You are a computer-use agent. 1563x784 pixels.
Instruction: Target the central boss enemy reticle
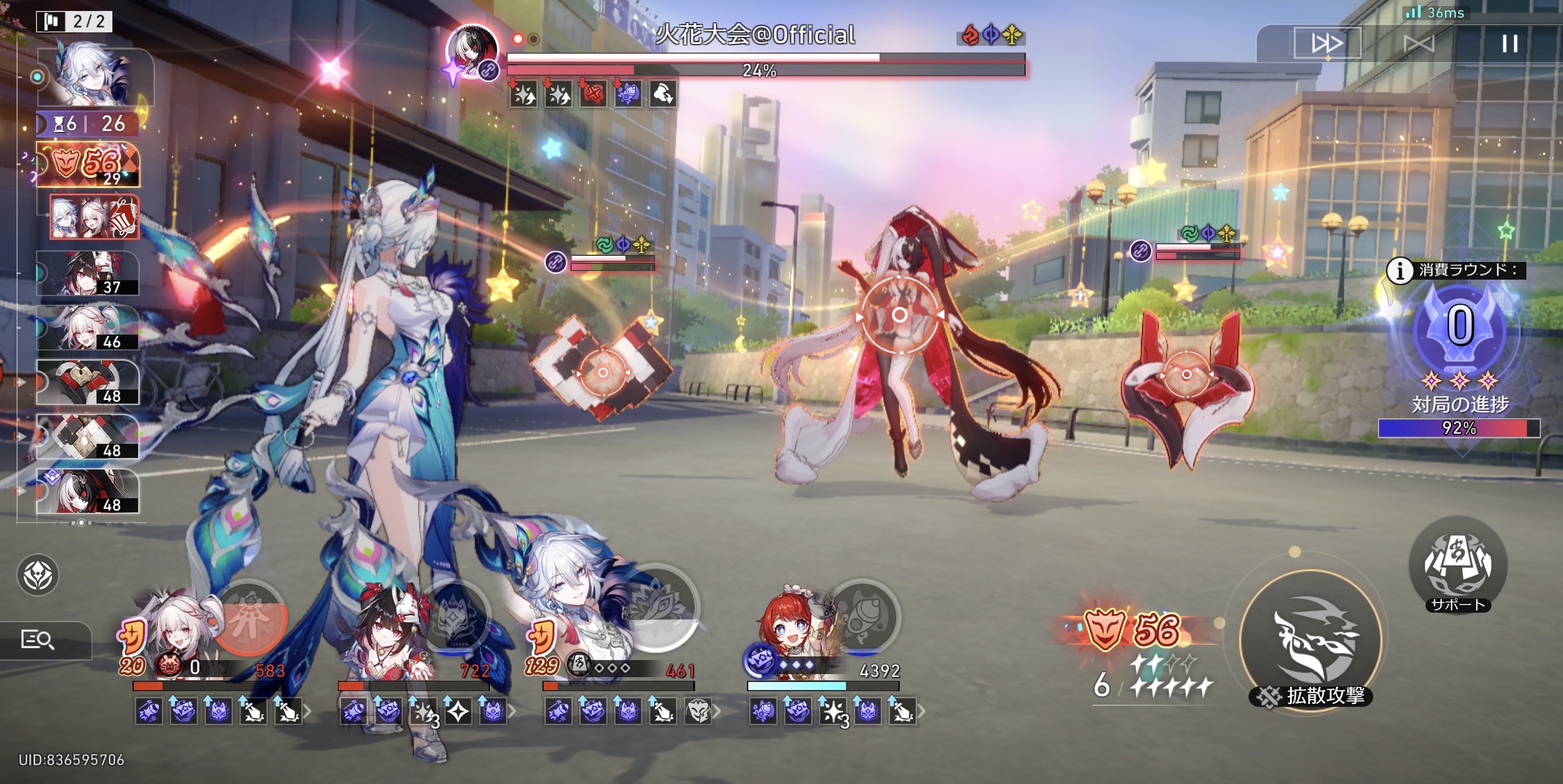pyautogui.click(x=899, y=315)
